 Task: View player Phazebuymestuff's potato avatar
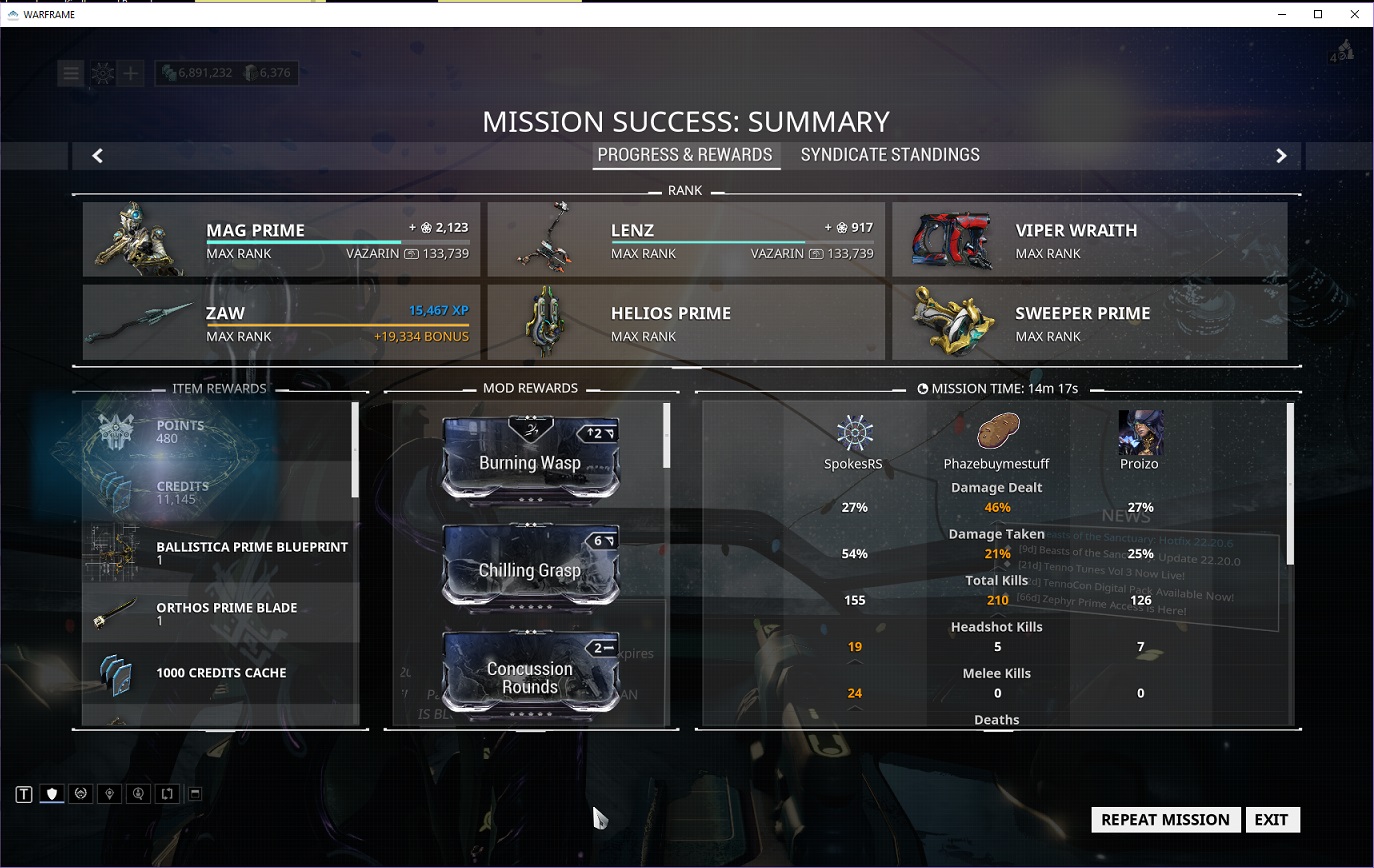[x=996, y=433]
